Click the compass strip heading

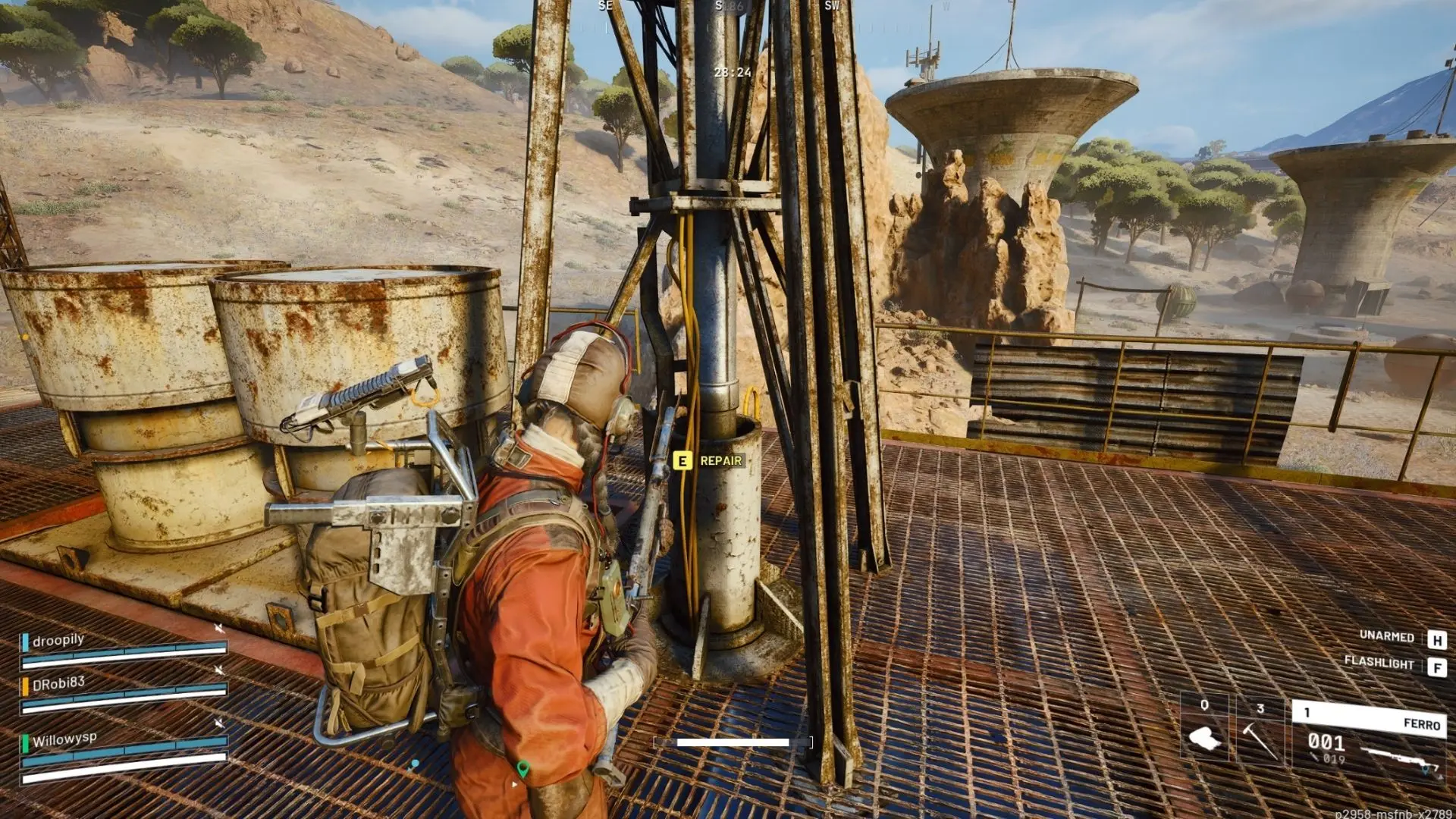pos(729,6)
